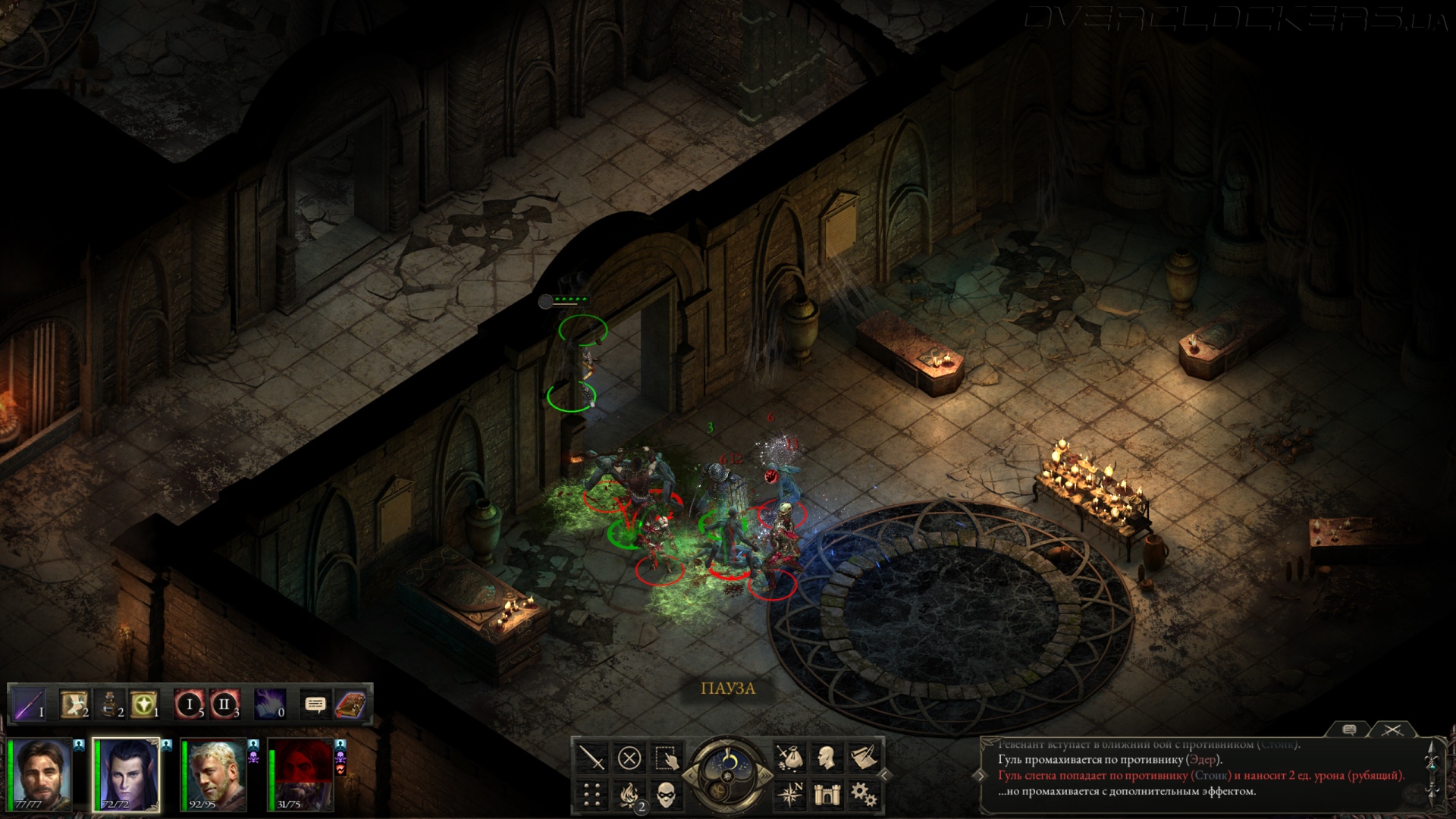Select the dark-haired elf portrait
The width and height of the screenshot is (1456, 819).
(x=127, y=773)
